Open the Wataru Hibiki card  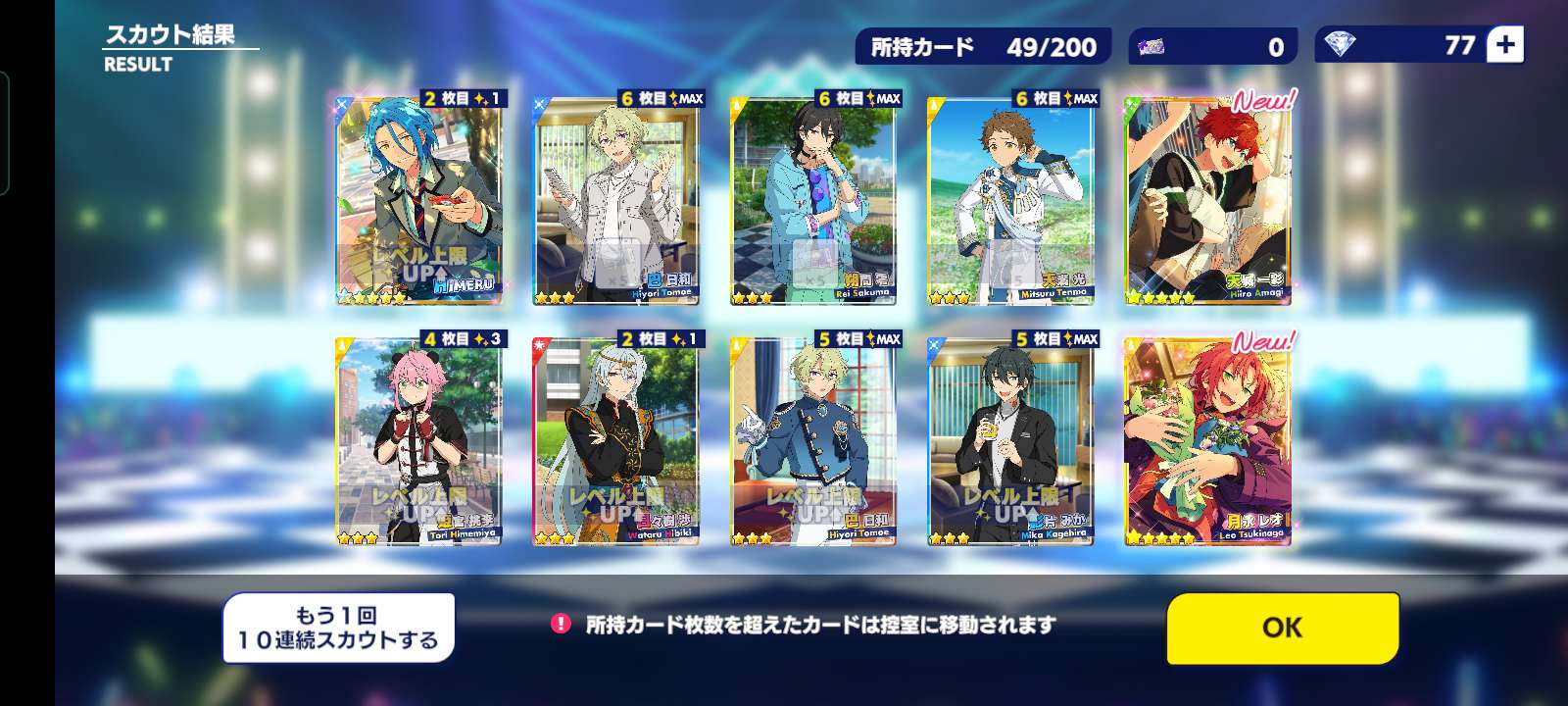click(x=616, y=441)
